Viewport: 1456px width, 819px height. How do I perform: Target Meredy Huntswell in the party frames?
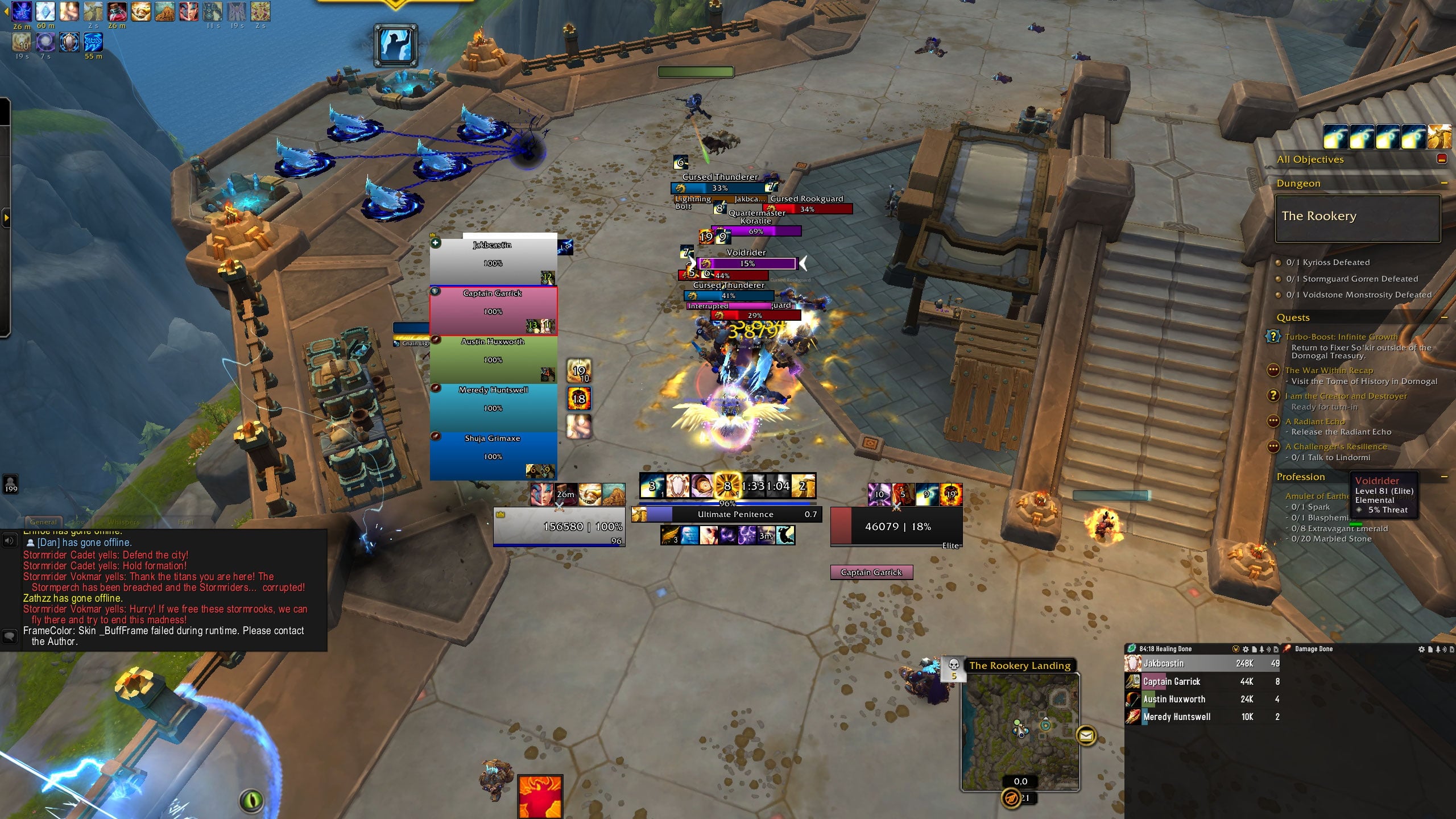[x=493, y=407]
